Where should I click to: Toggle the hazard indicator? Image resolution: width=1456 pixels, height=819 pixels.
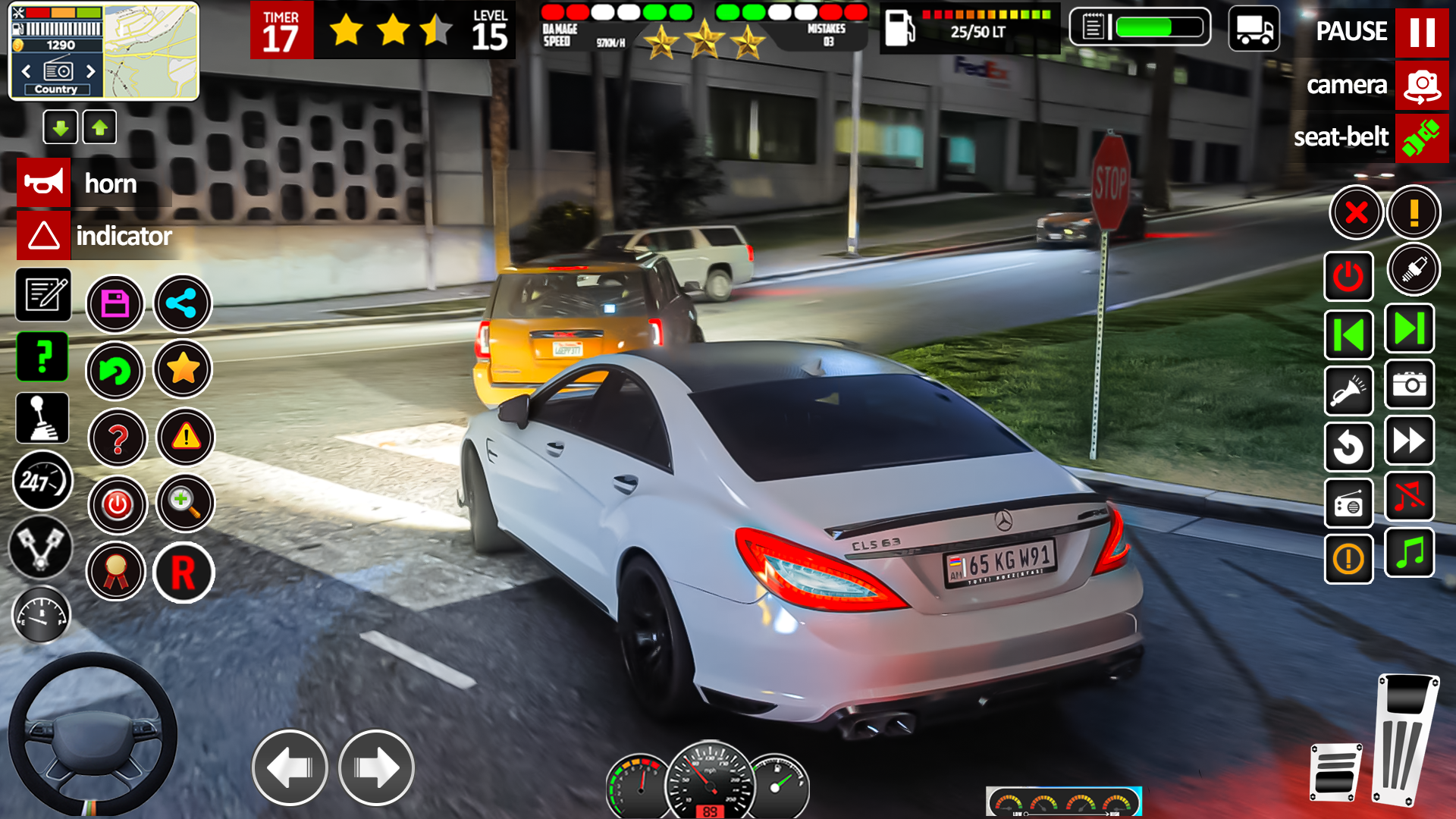tap(44, 236)
